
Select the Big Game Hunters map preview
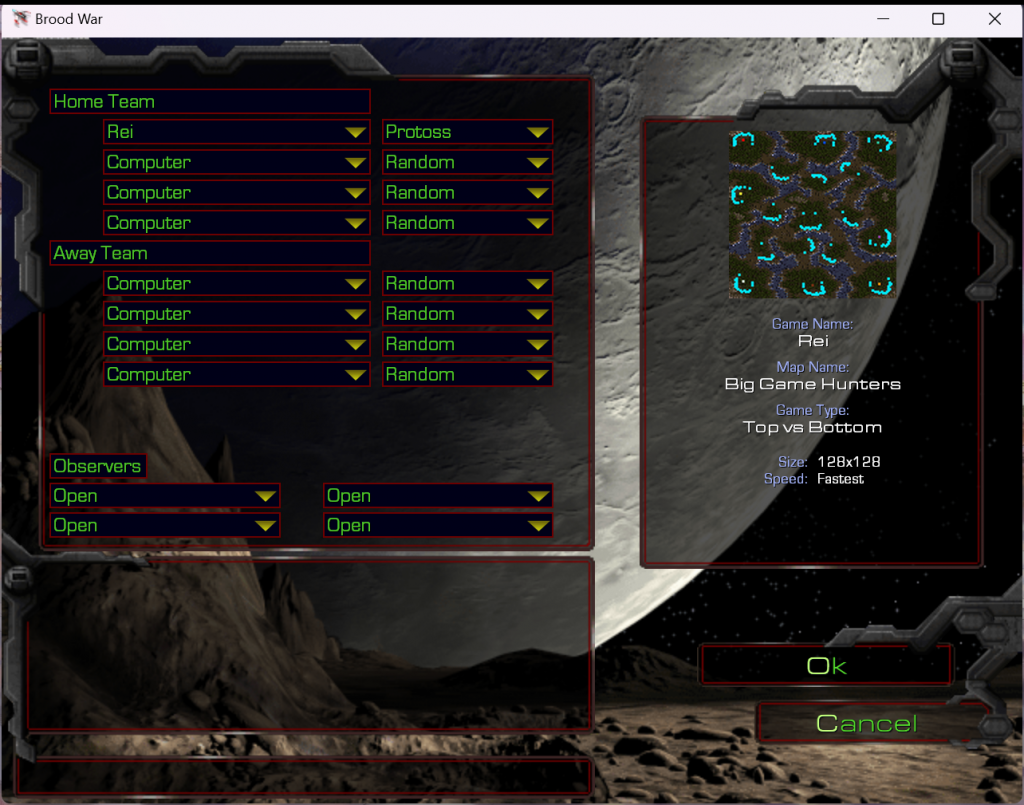pyautogui.click(x=812, y=214)
